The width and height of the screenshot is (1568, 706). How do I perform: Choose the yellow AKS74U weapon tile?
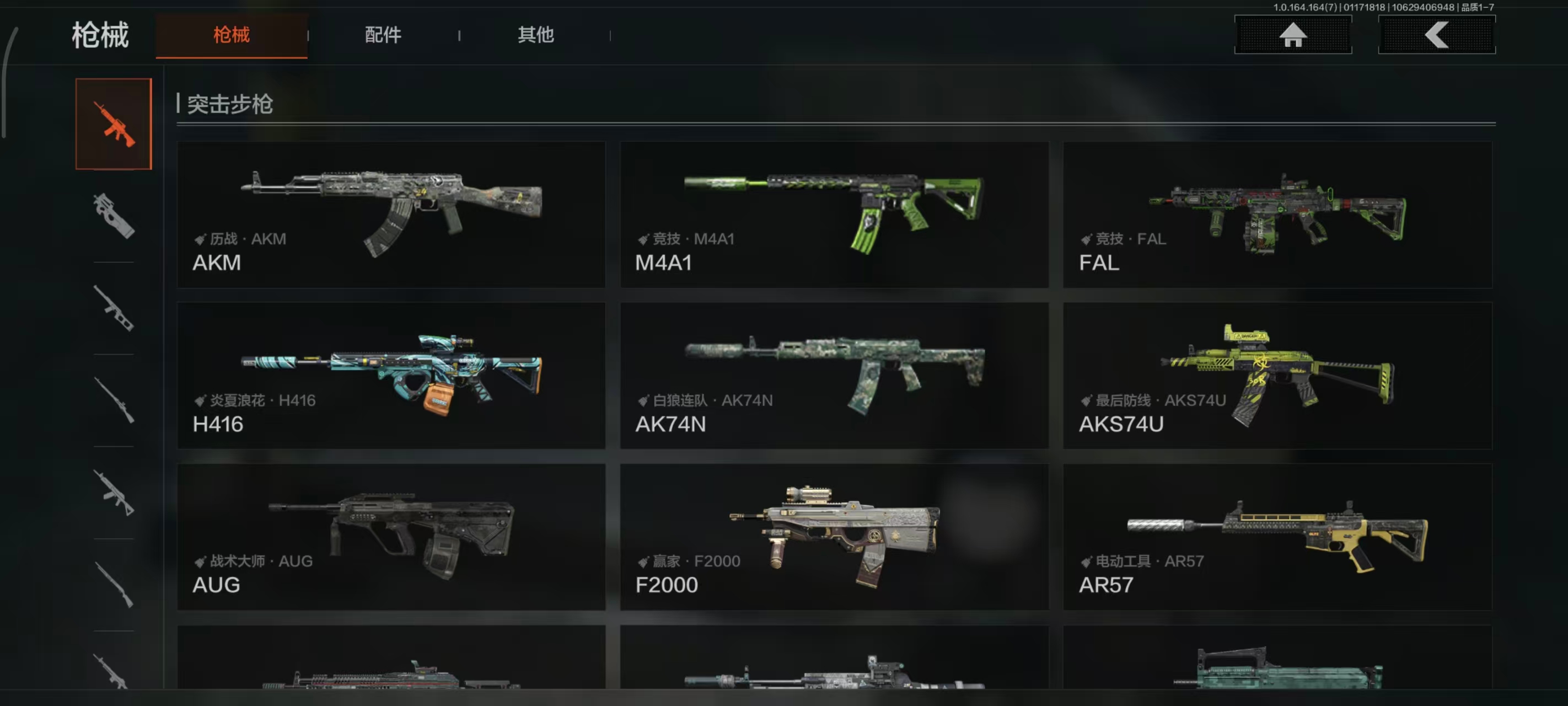[x=1277, y=376]
